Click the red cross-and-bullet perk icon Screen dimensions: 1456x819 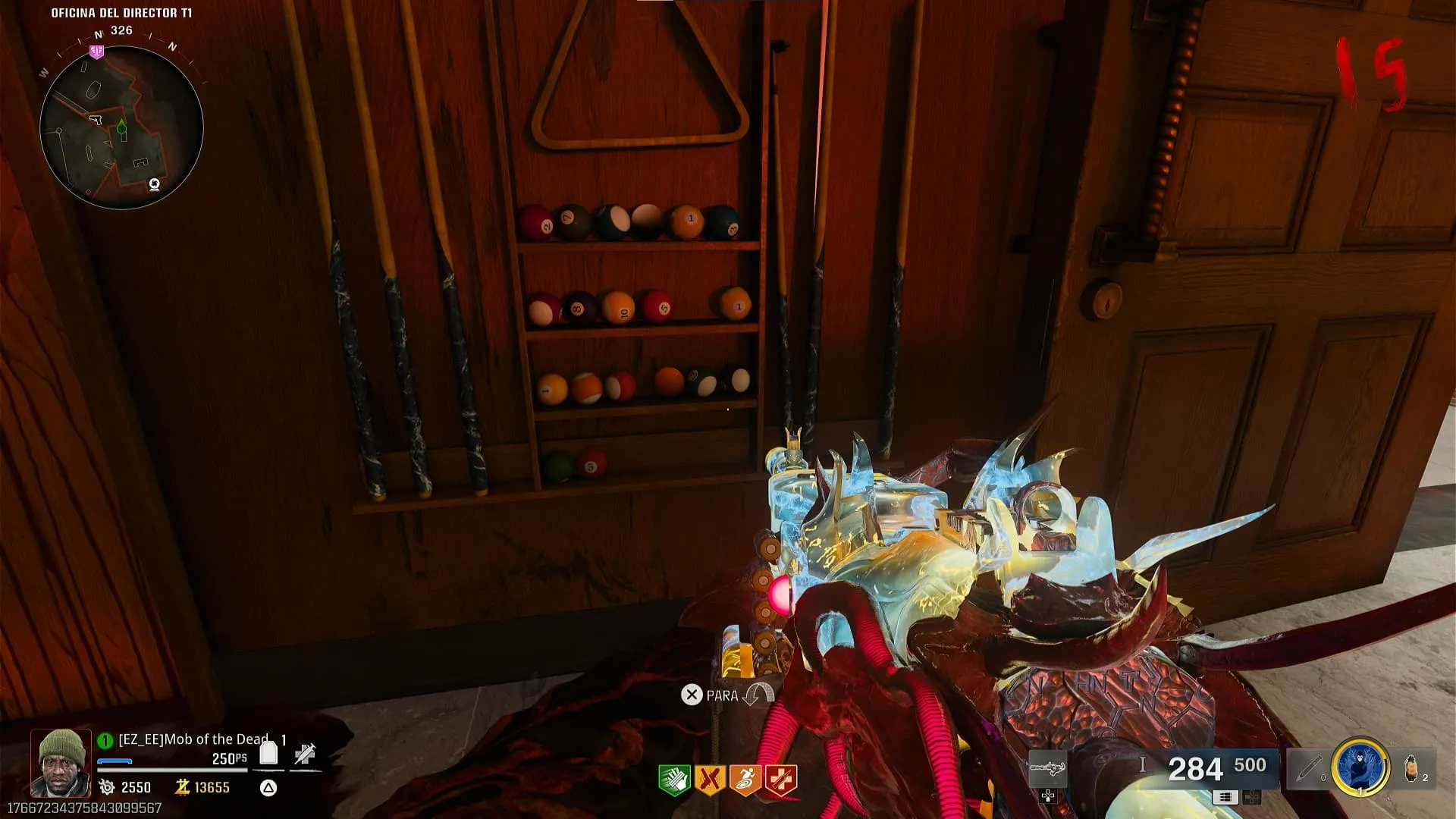(781, 780)
